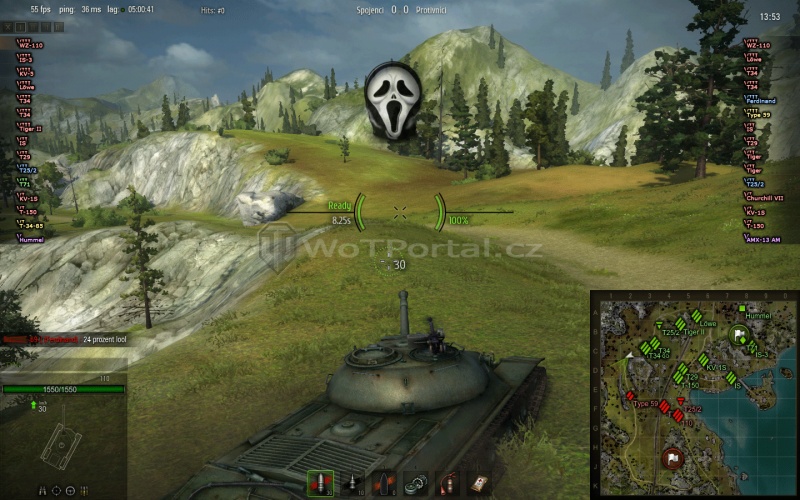The height and width of the screenshot is (500, 800).
Task: Select the second shell type with 10 rounds
Action: [x=353, y=482]
